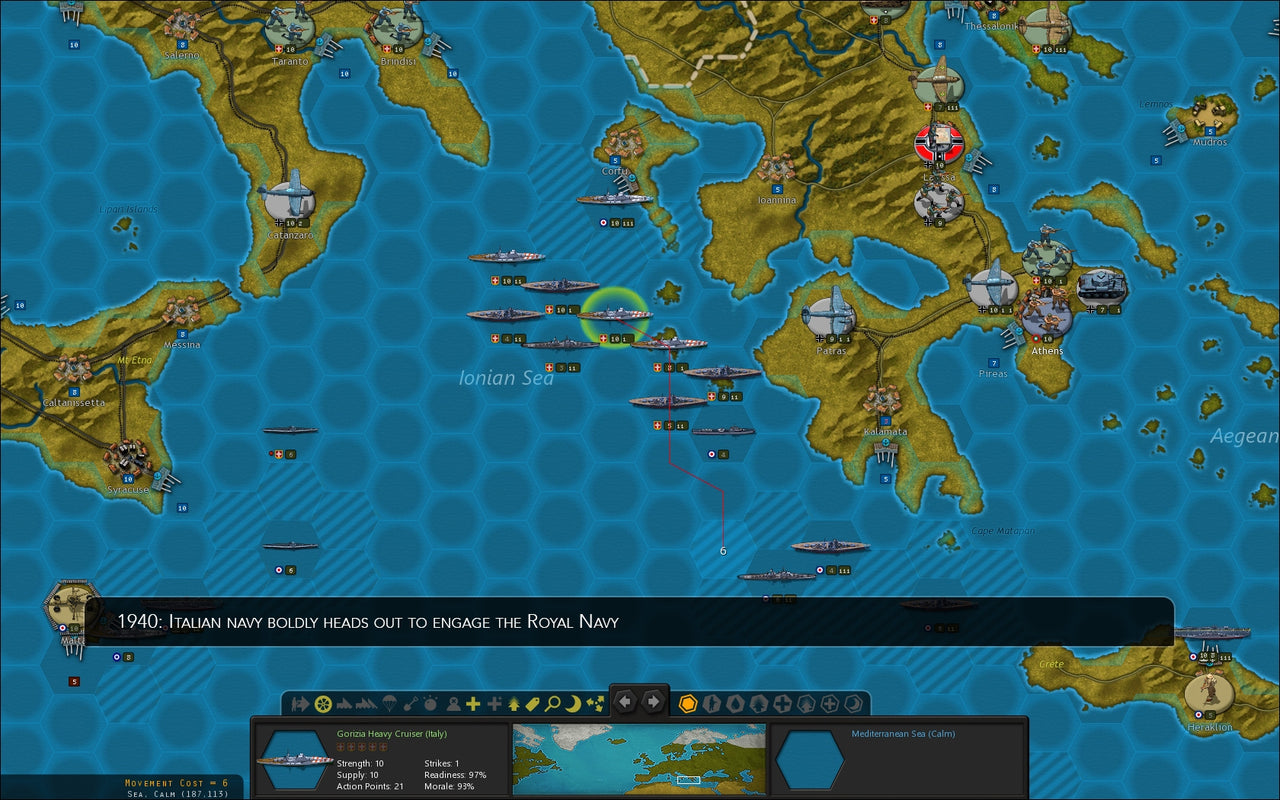1280x800 pixels.
Task: Click the double-arrow end turn icon
Action: click(x=299, y=703)
